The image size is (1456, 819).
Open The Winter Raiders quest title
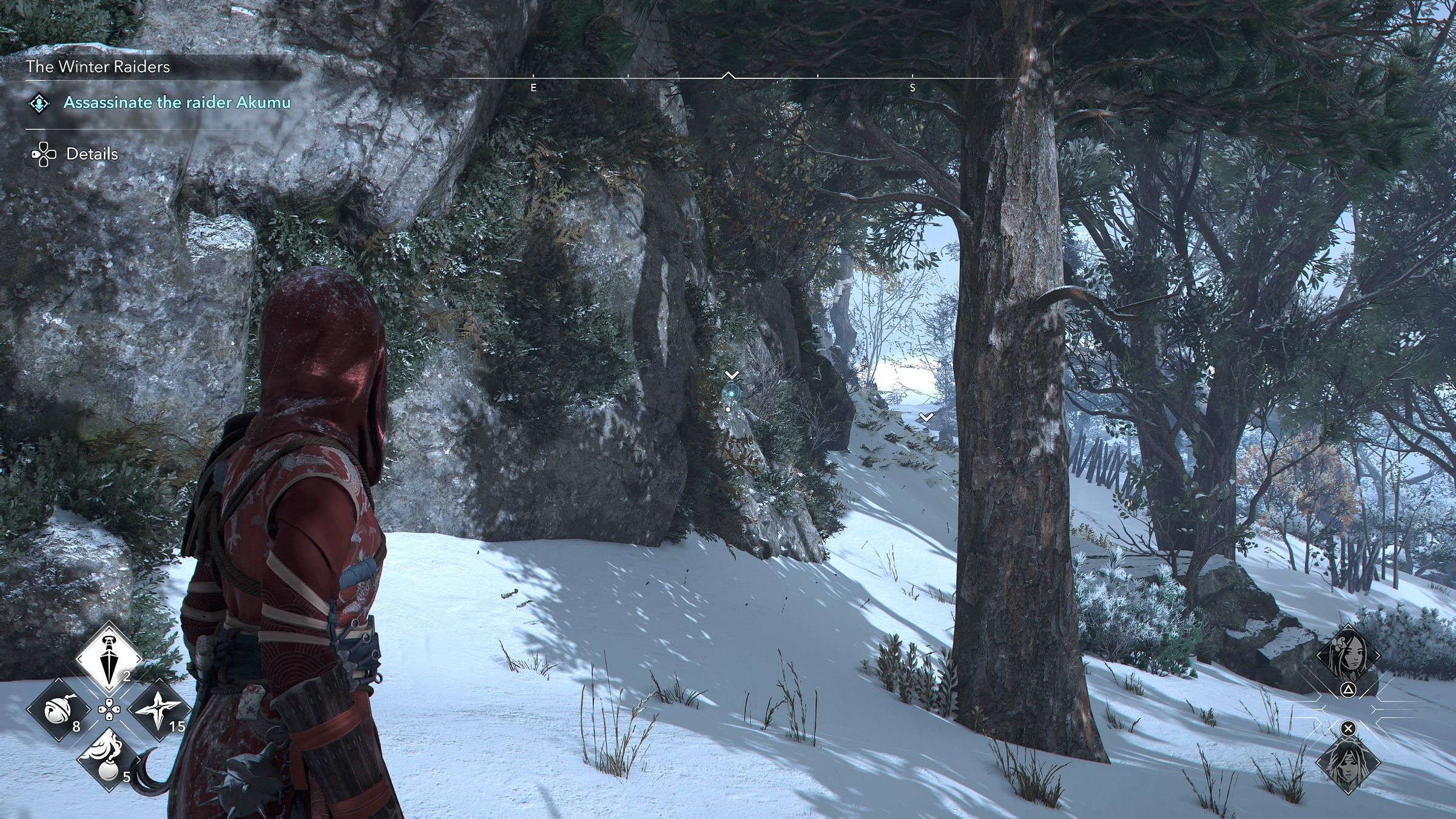[98, 67]
